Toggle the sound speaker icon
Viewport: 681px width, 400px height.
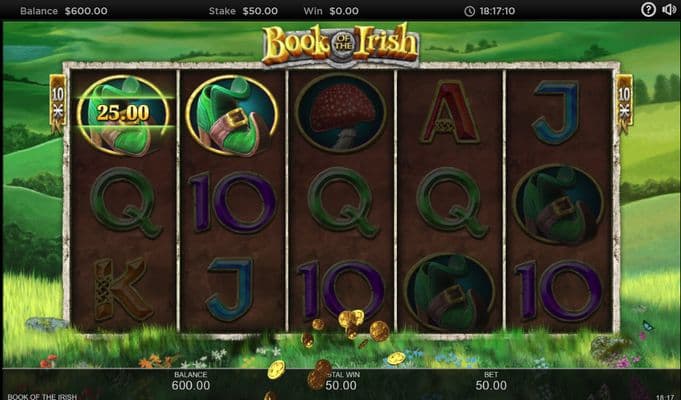point(669,11)
